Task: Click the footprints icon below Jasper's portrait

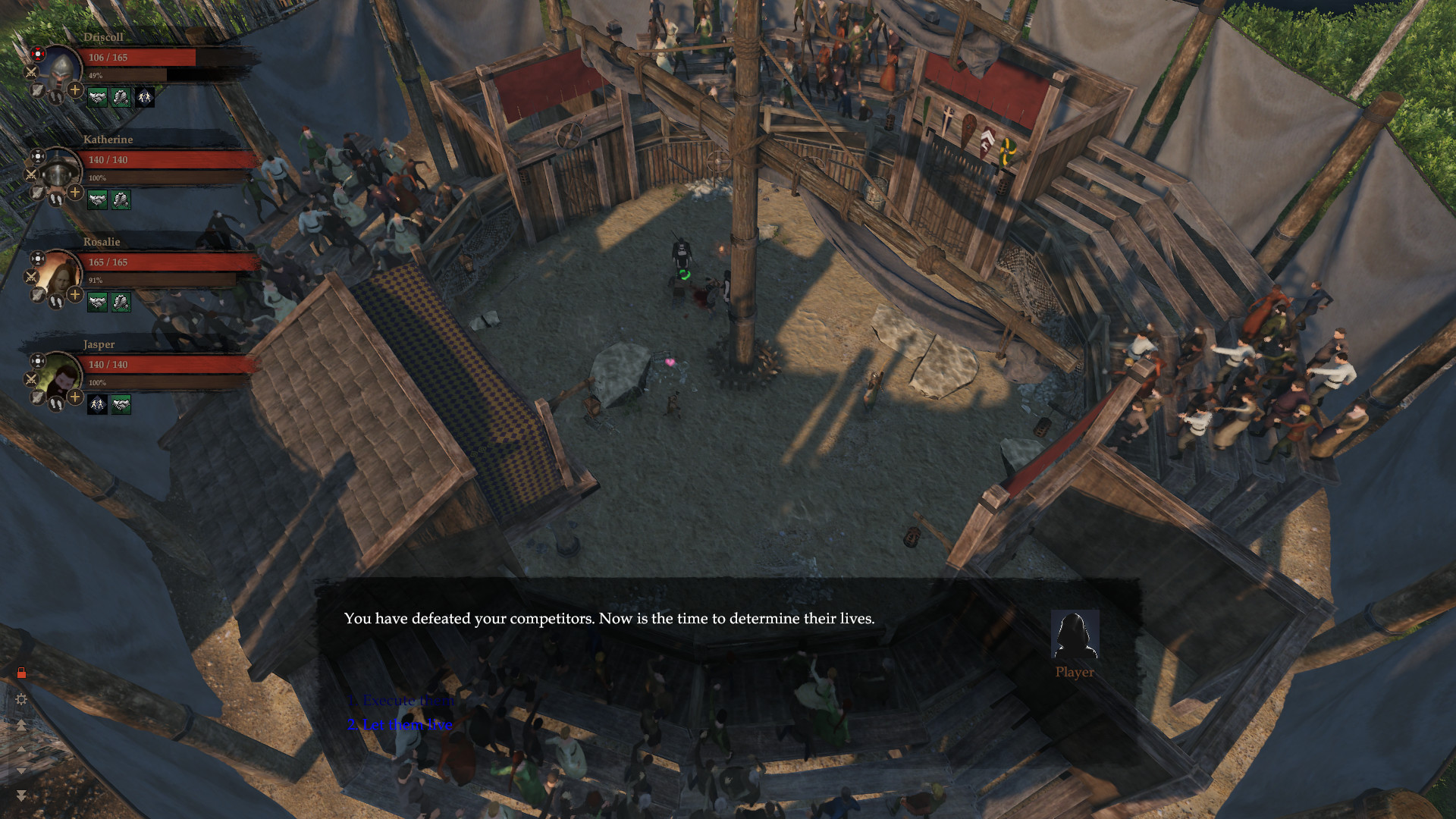Action: tap(56, 404)
